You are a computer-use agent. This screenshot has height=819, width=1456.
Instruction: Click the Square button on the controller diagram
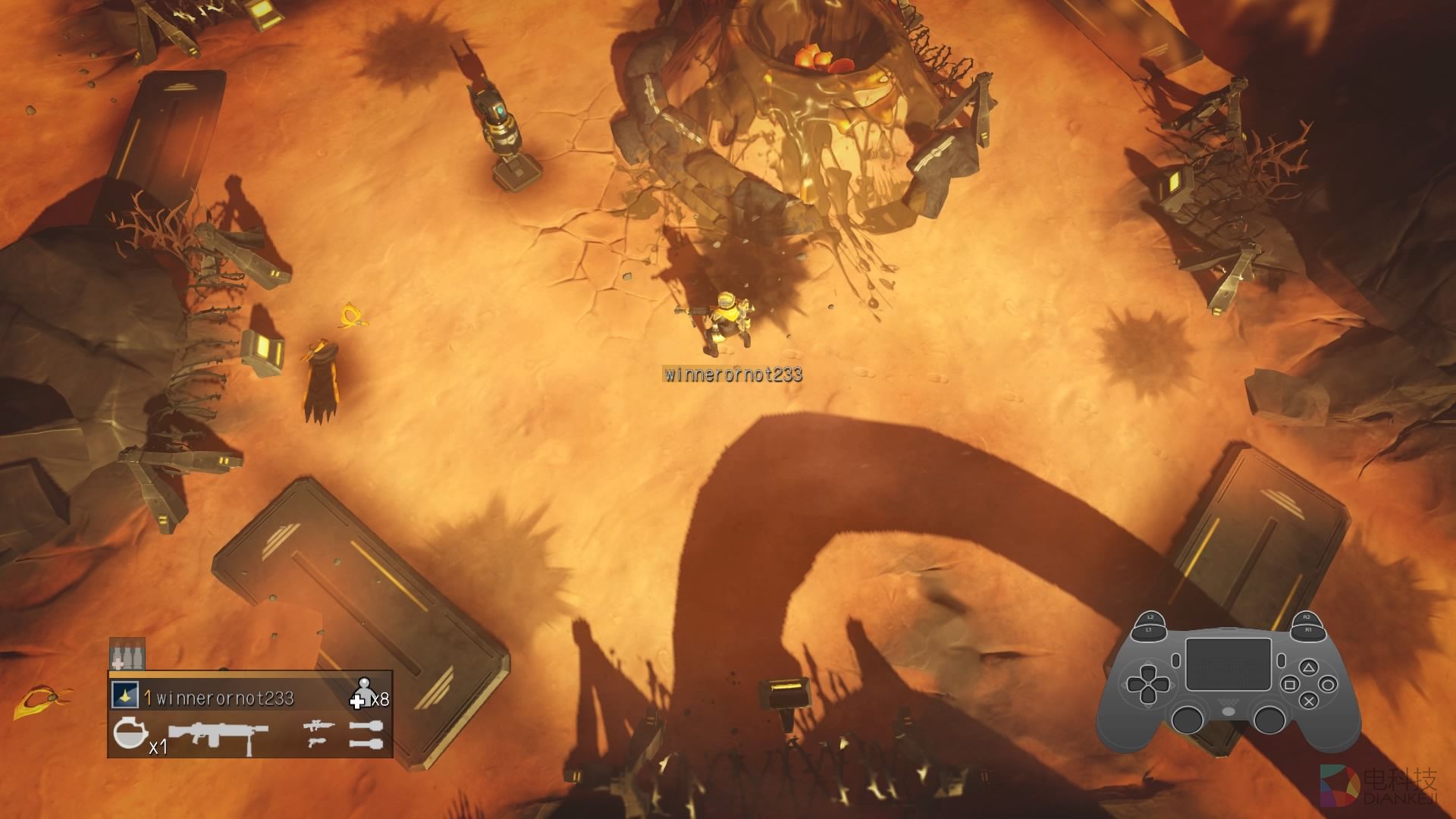1289,684
